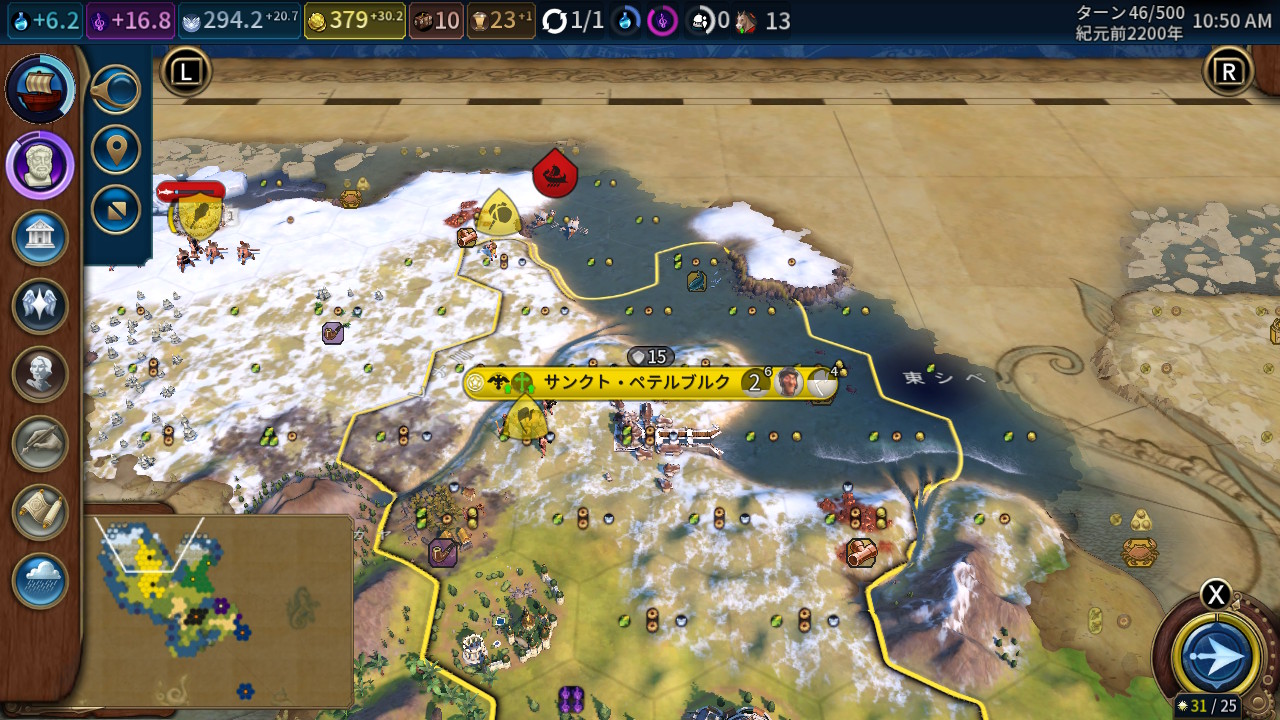Click the arrow next turn button
The height and width of the screenshot is (720, 1280).
(1217, 657)
